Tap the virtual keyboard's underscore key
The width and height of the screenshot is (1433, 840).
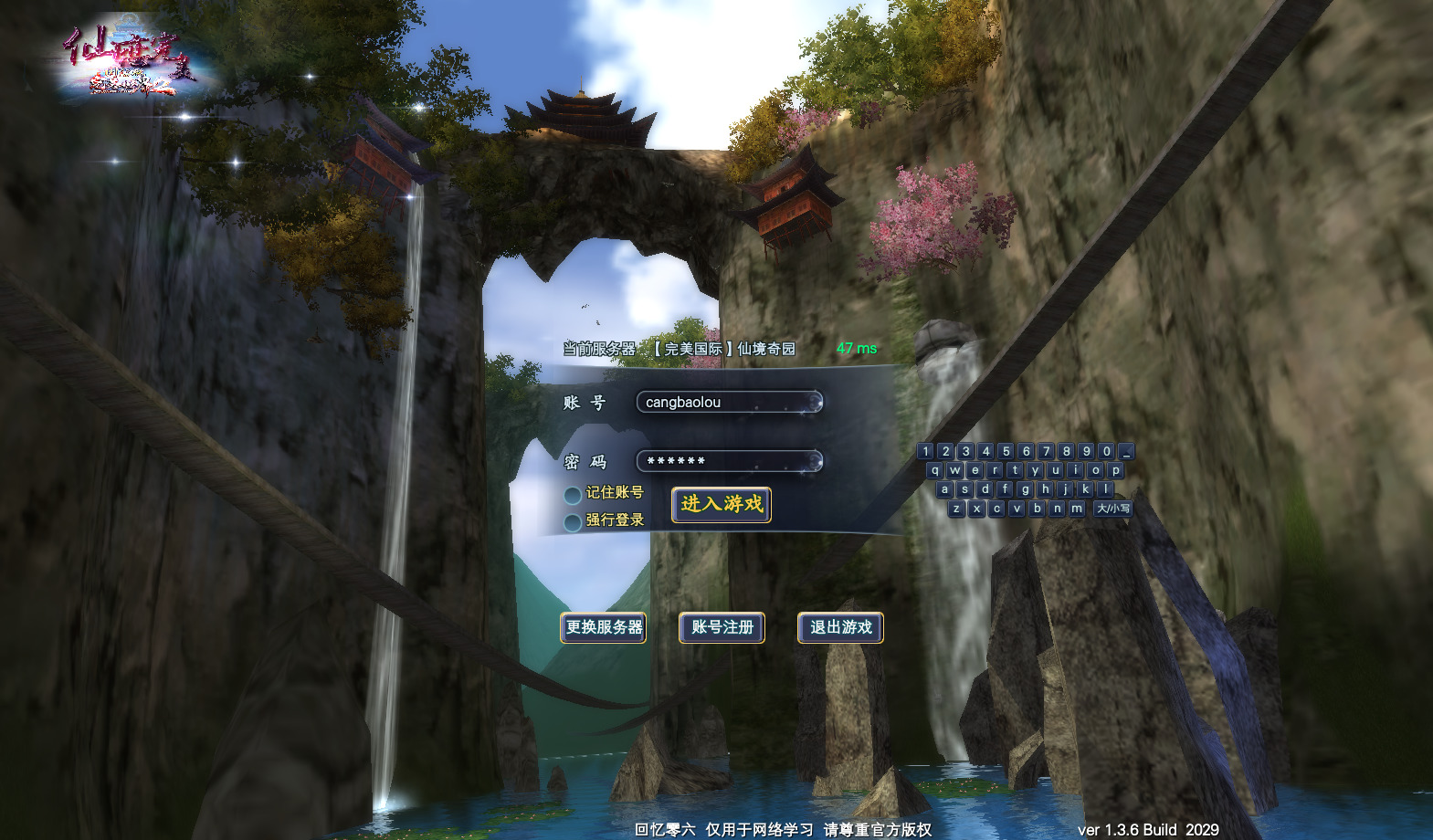(x=1126, y=451)
